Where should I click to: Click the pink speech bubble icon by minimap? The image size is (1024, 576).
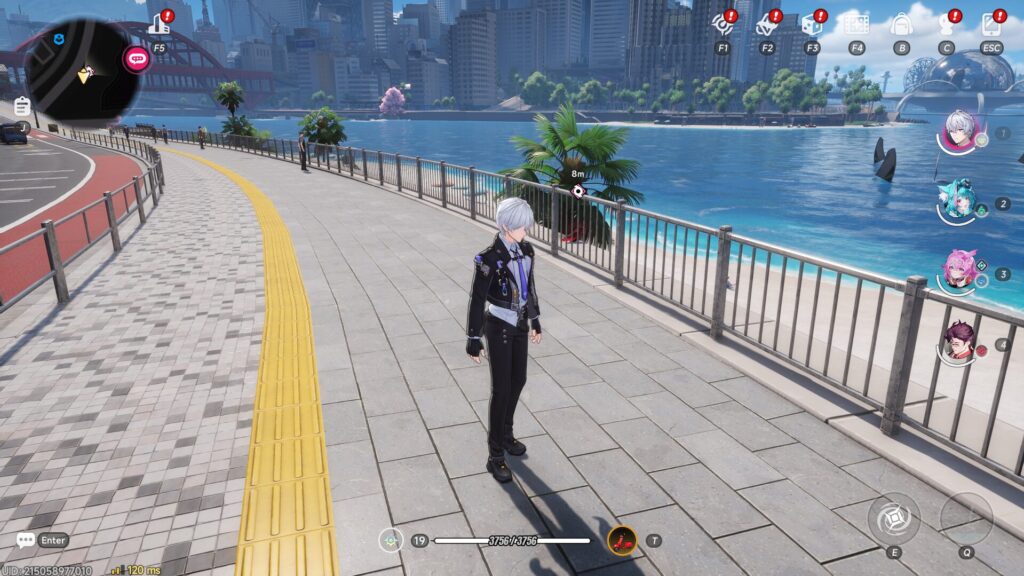coord(136,59)
